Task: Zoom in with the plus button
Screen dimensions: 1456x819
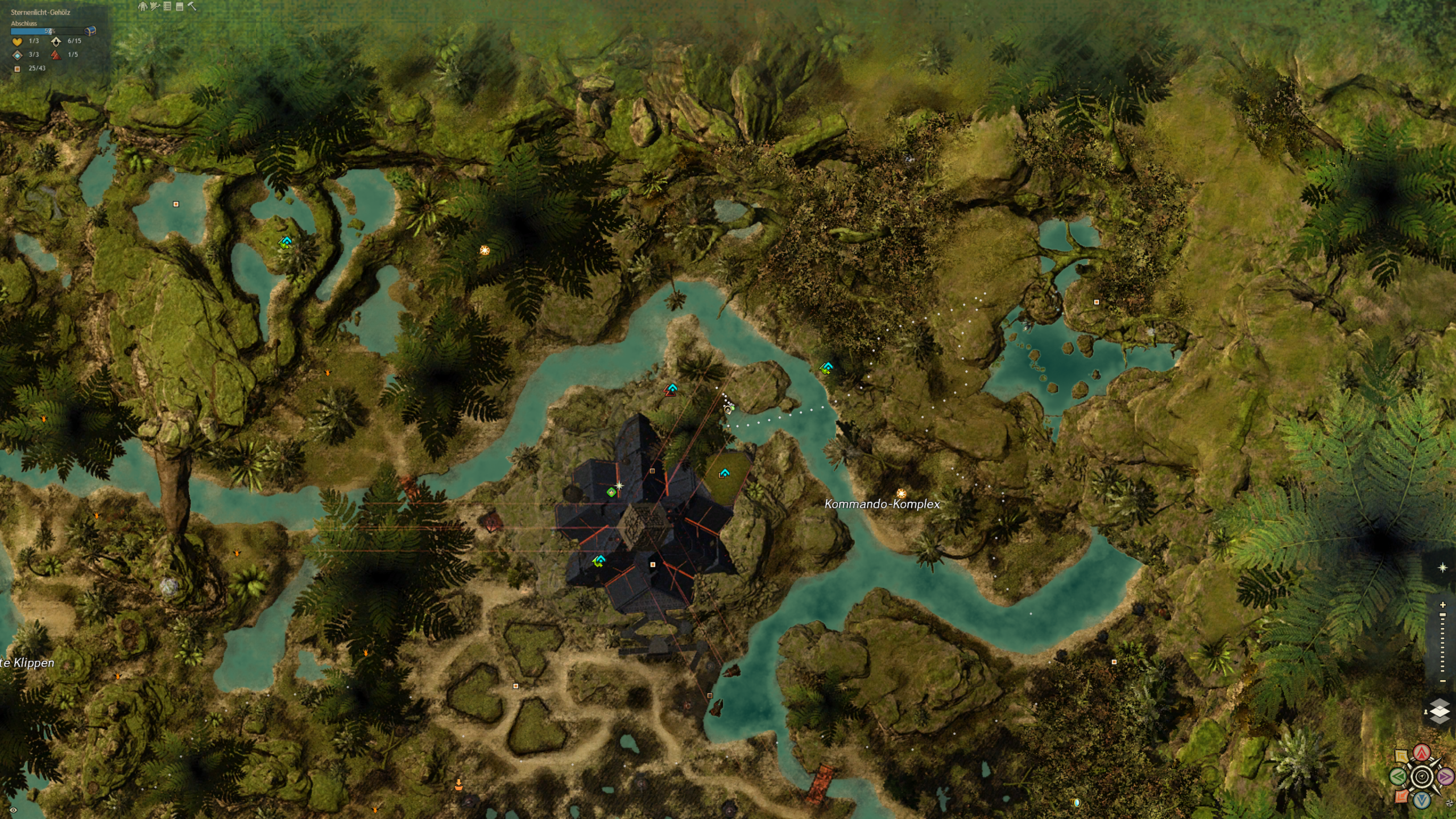Action: 1442,605
